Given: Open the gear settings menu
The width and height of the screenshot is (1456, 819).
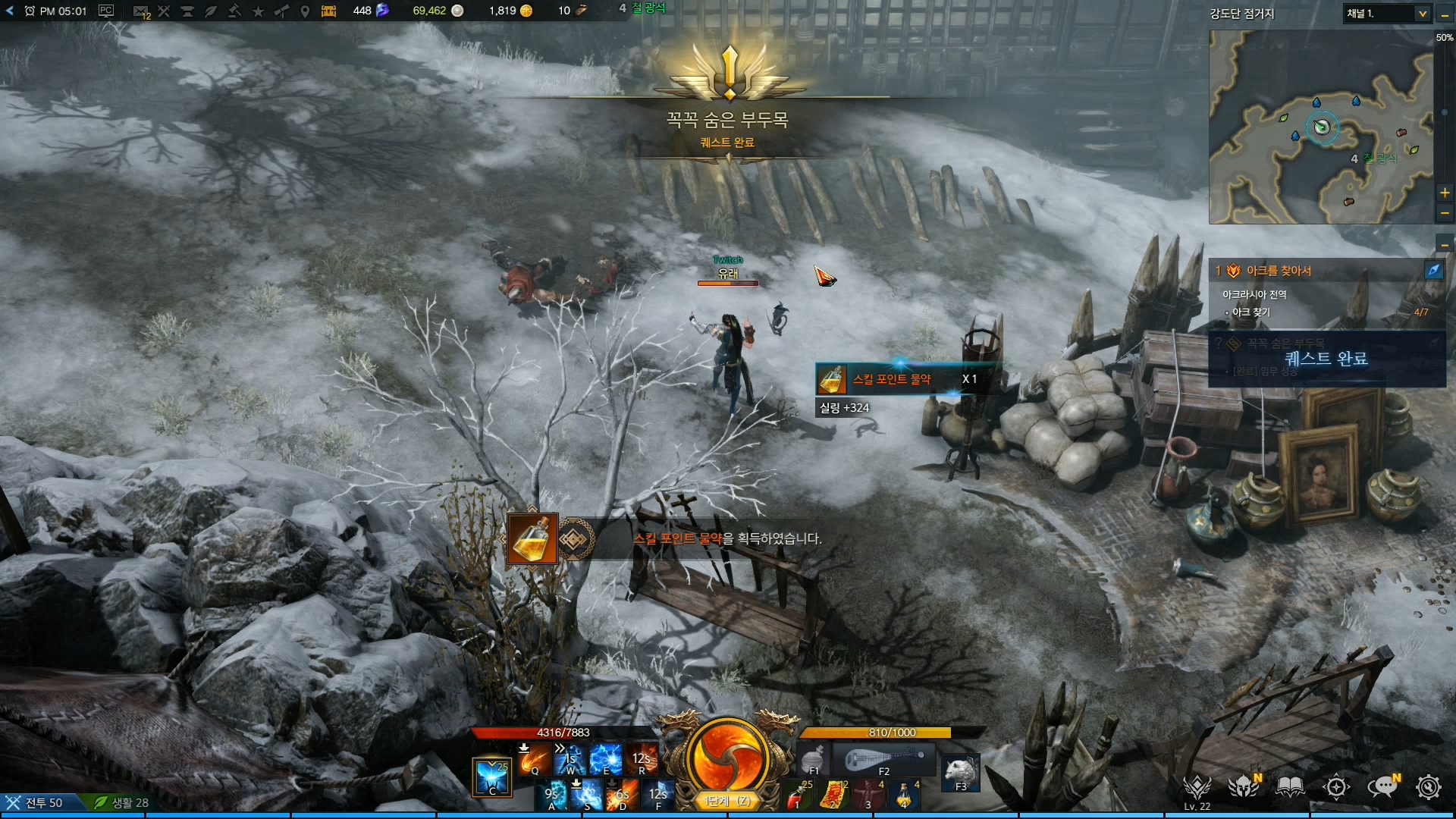Looking at the screenshot, I should coord(1429,787).
